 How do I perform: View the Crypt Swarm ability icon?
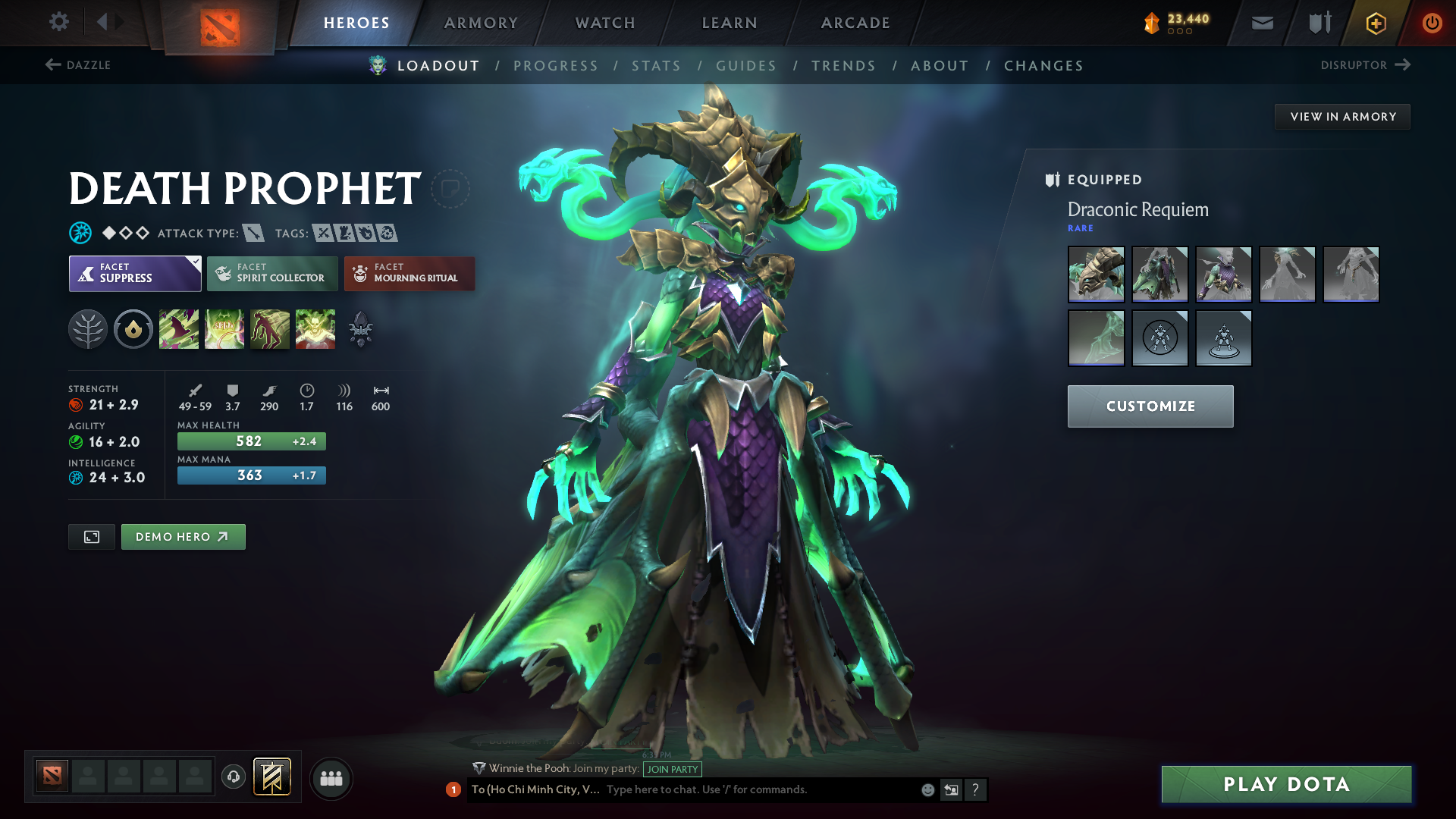[179, 329]
